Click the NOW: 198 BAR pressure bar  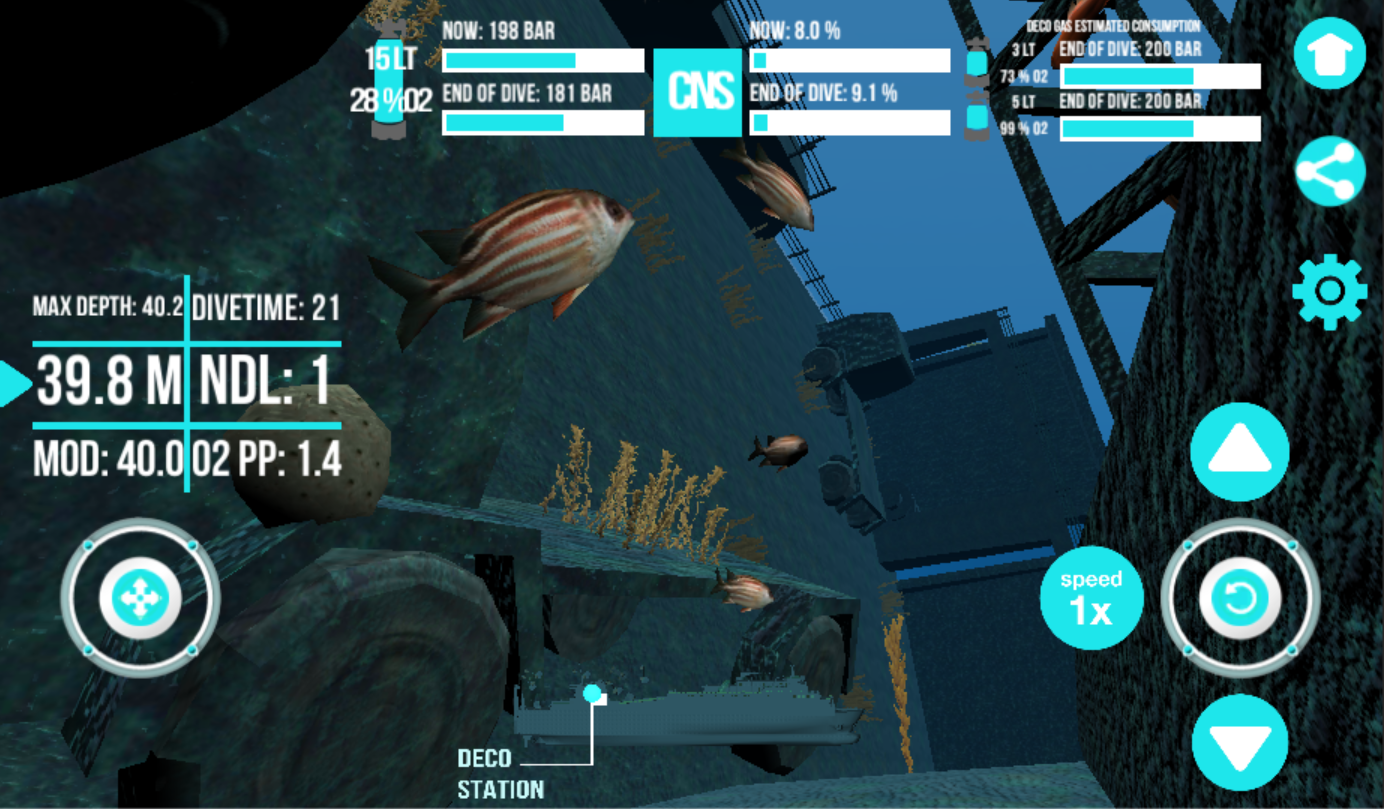[542, 61]
